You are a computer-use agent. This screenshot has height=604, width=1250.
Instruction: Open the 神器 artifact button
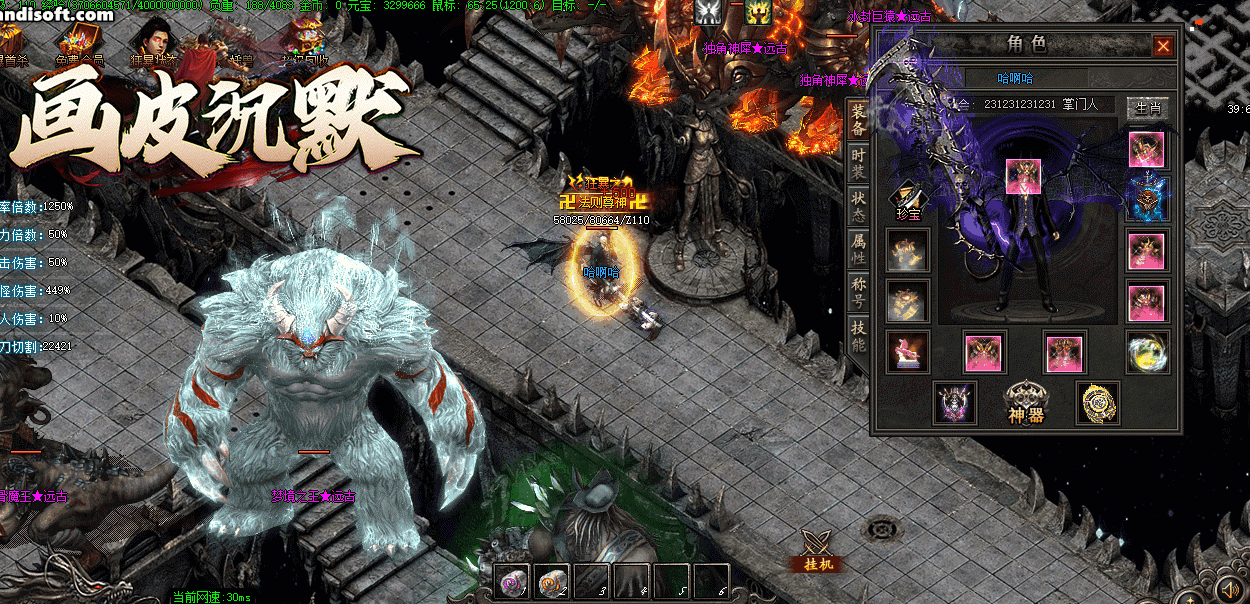pyautogui.click(x=1025, y=402)
